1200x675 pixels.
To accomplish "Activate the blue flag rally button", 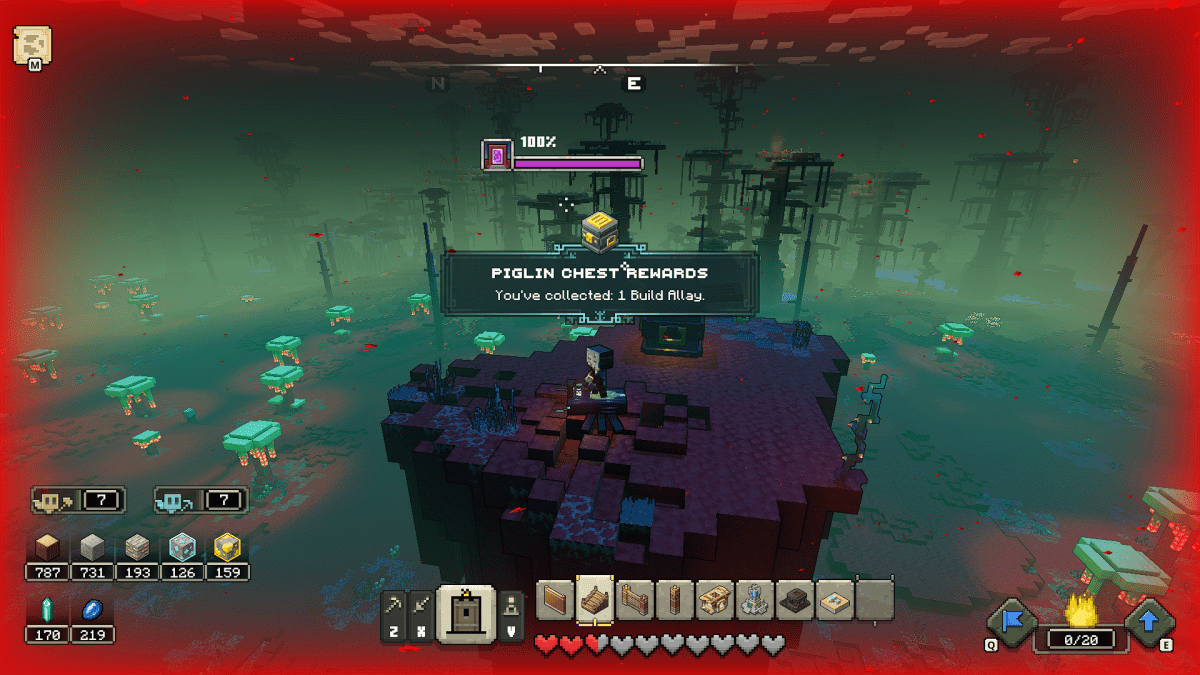I will pyautogui.click(x=1011, y=622).
